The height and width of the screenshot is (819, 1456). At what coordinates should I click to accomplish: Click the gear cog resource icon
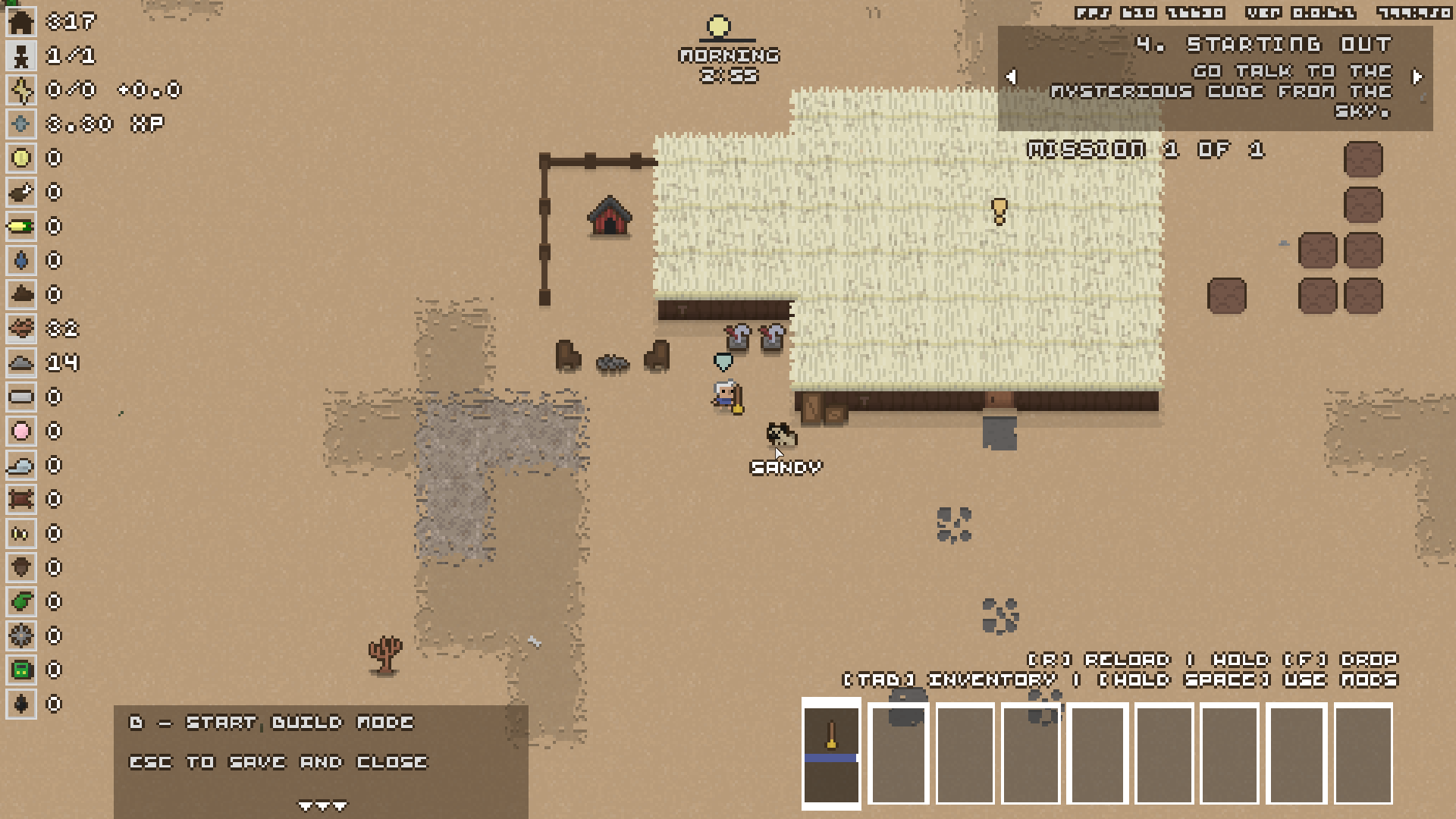point(21,636)
